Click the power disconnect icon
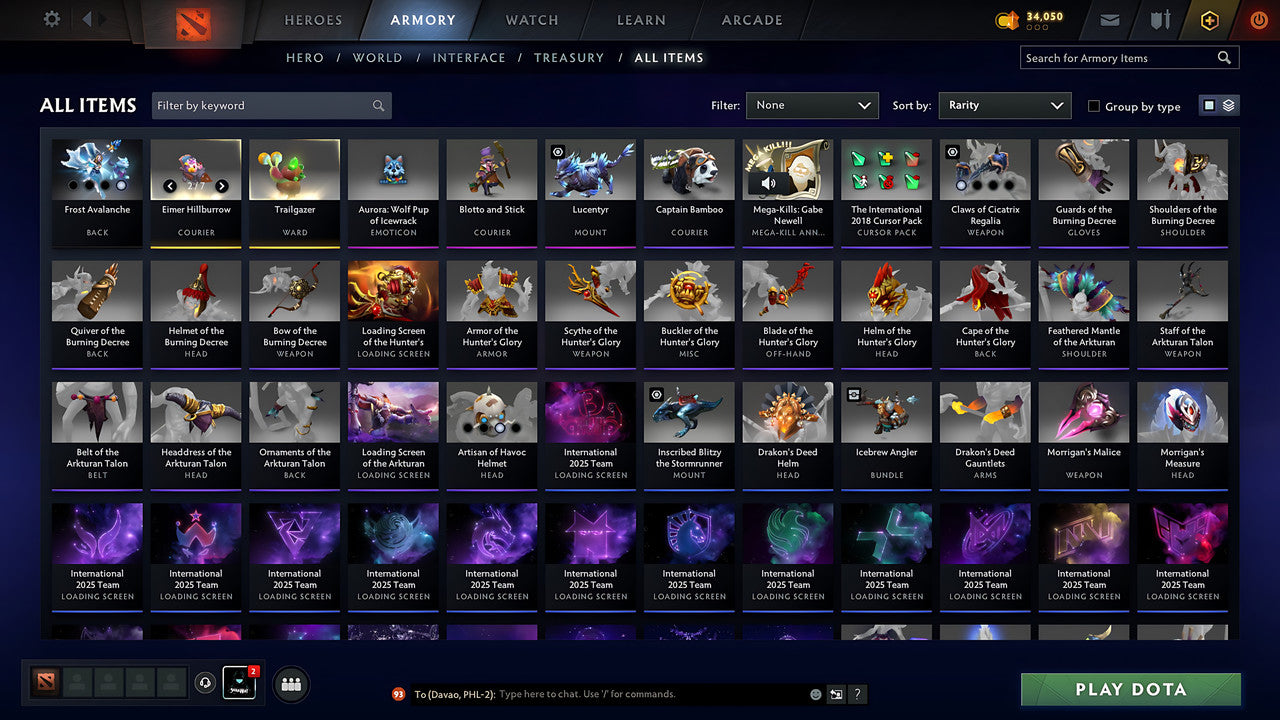This screenshot has height=720, width=1280. click(1258, 19)
